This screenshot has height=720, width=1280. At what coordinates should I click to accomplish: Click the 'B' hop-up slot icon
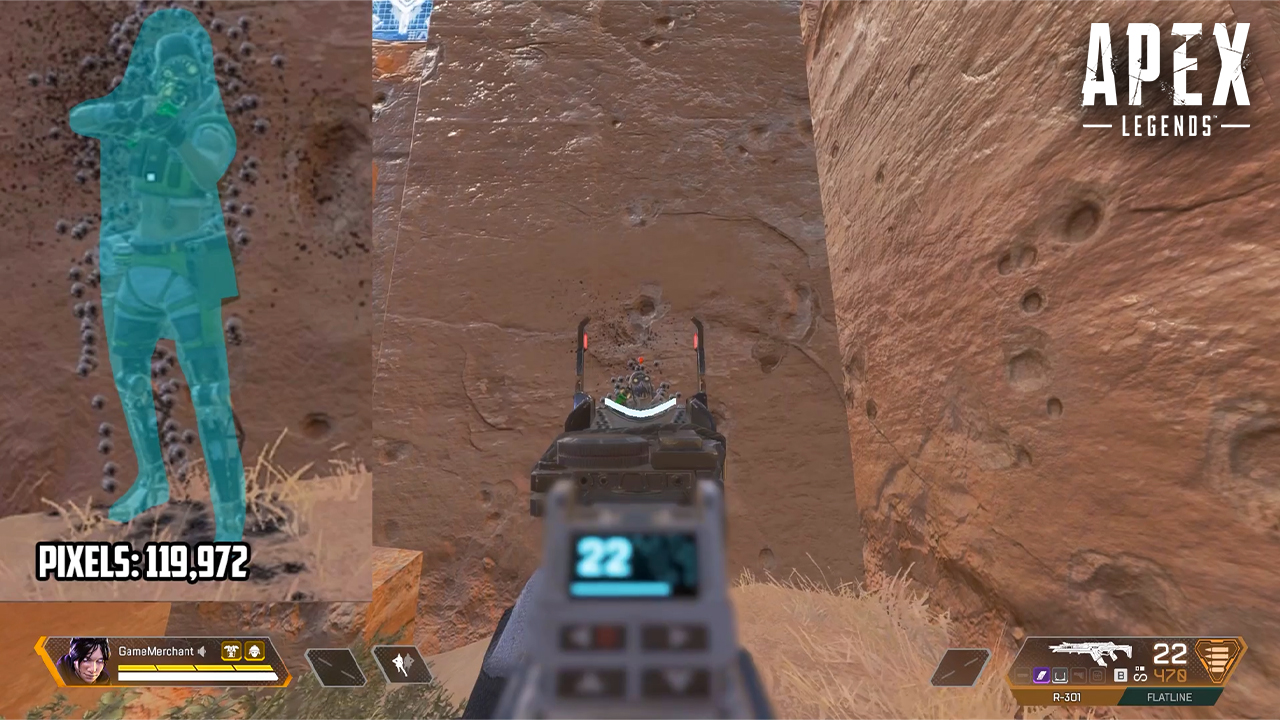coord(1120,675)
